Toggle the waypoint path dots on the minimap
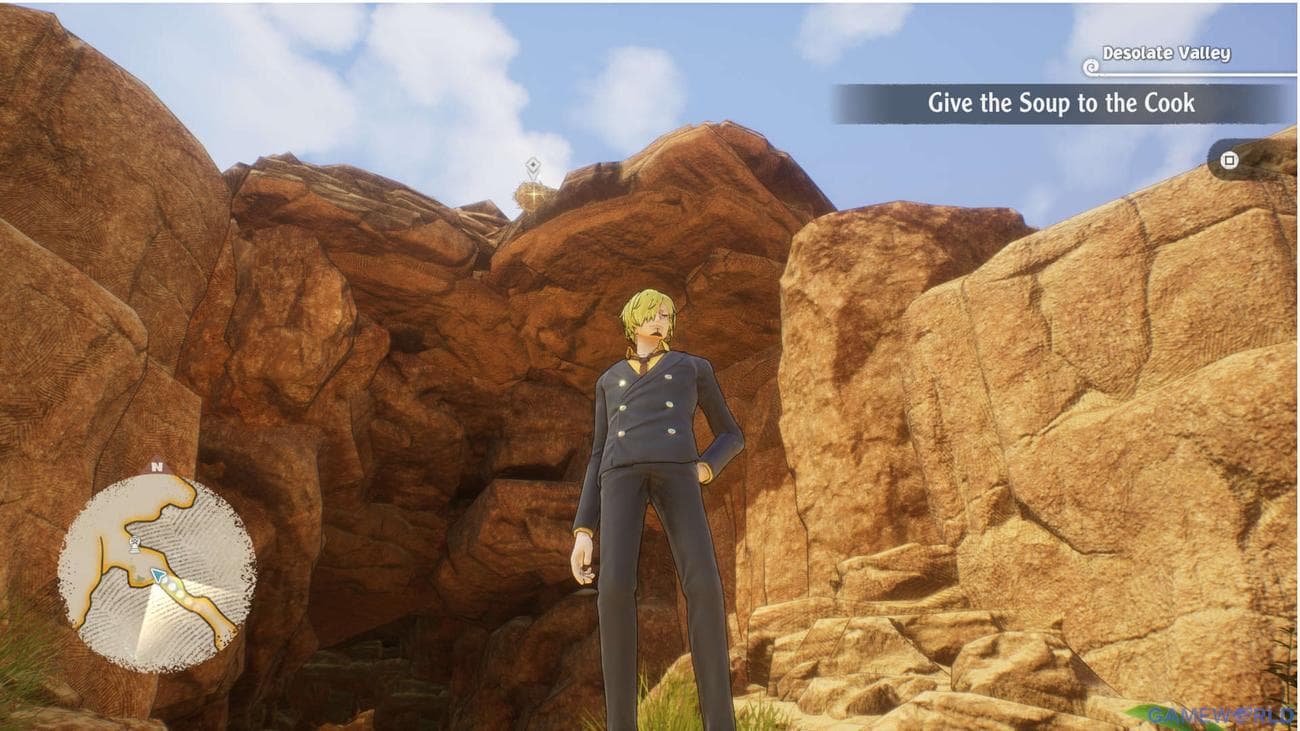Image resolution: width=1300 pixels, height=731 pixels. pos(172,588)
